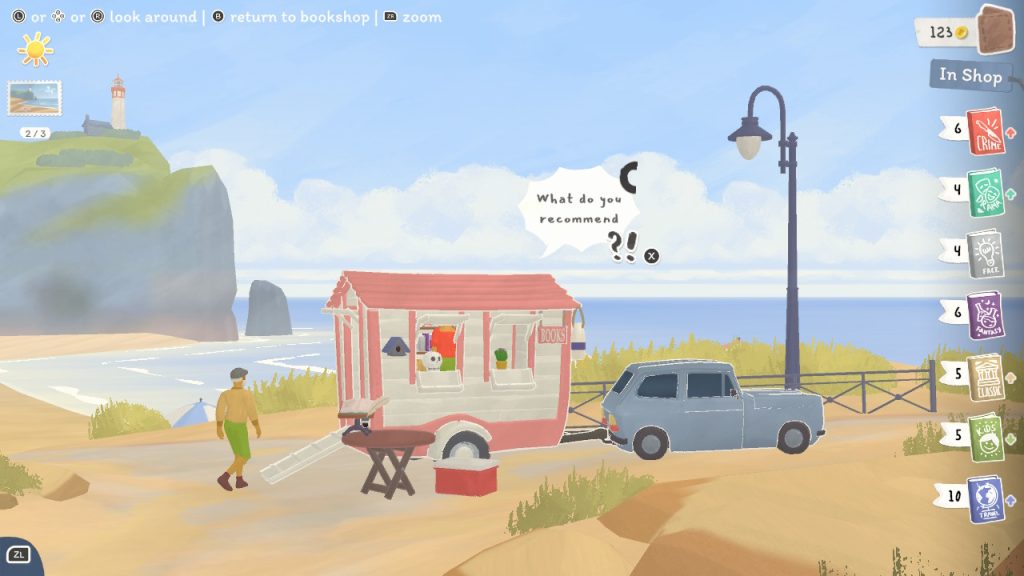Select the purple Fantasy book
This screenshot has height=576, width=1024.
click(985, 316)
